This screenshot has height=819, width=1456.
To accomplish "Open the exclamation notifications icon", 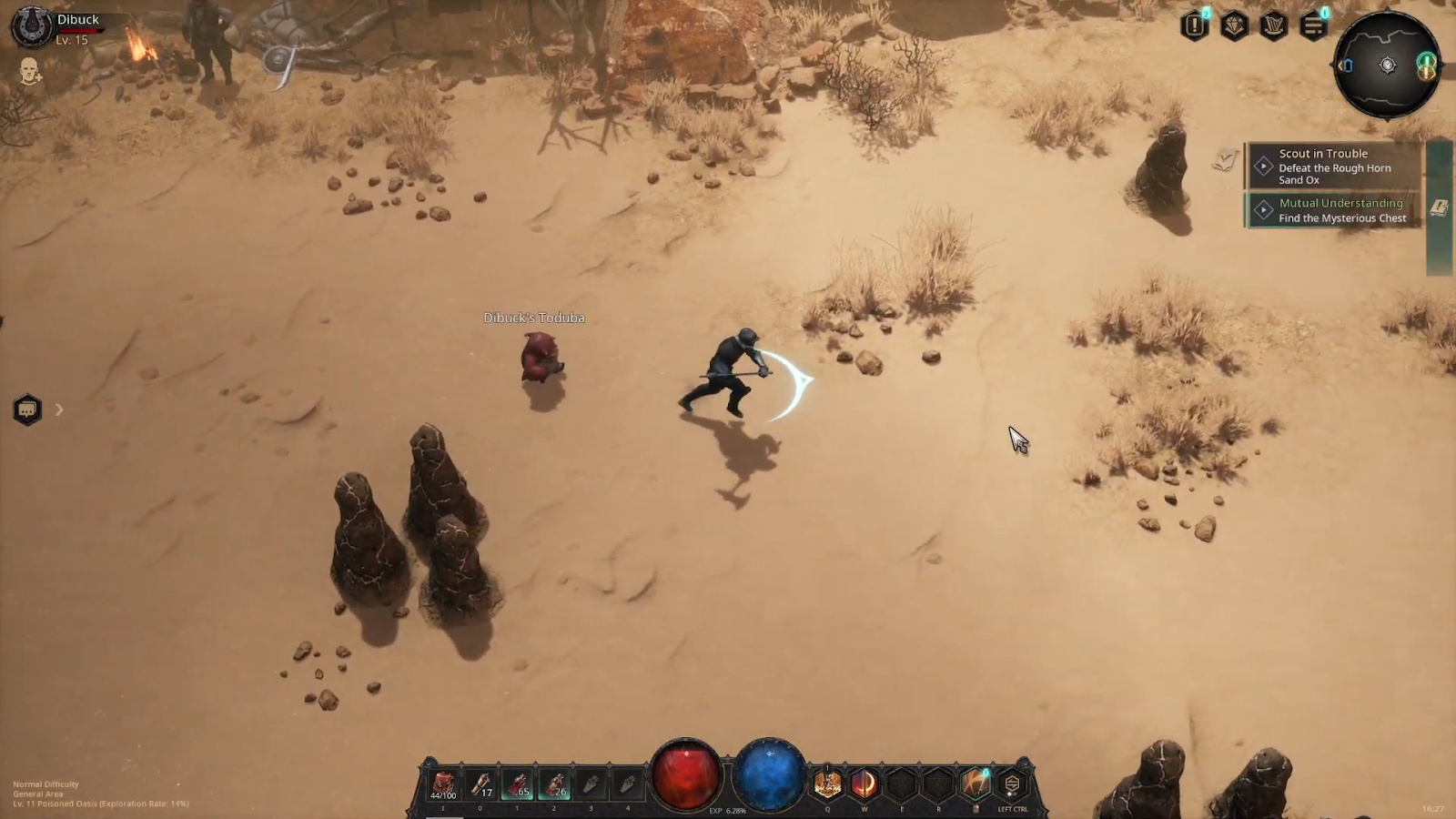I will point(1195,25).
